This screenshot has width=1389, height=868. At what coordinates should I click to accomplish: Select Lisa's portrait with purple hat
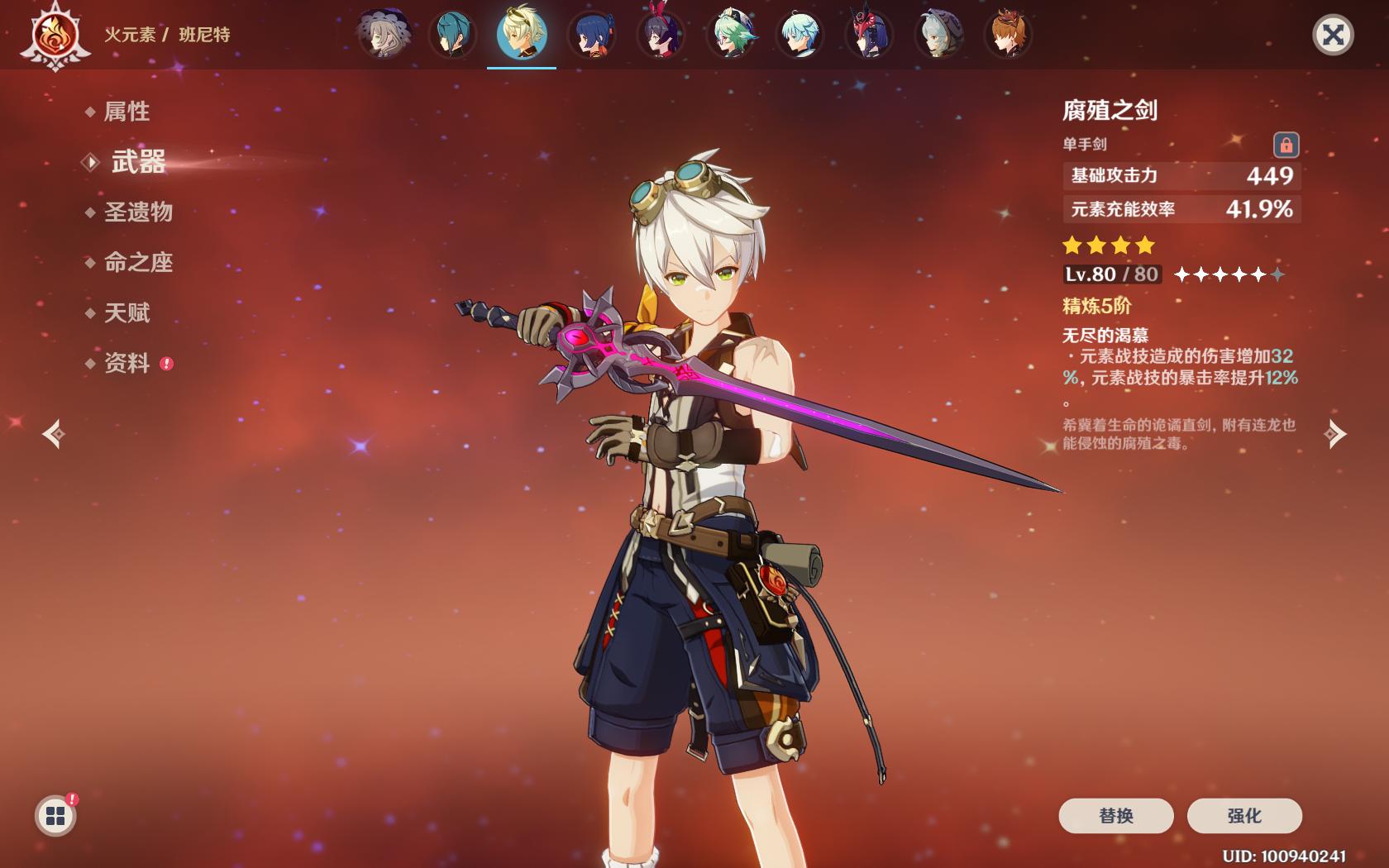point(383,35)
